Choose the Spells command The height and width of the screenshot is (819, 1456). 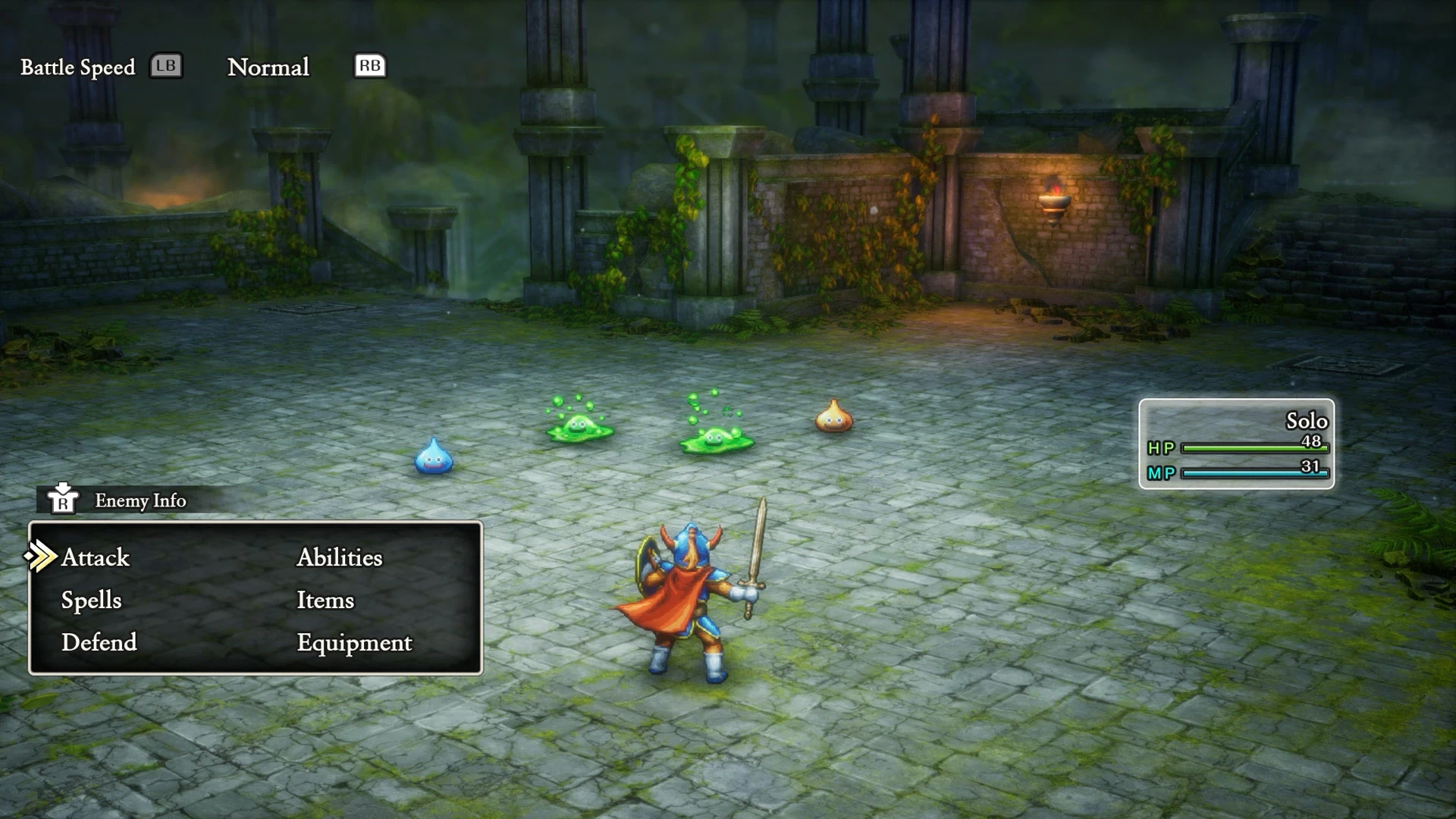click(90, 600)
